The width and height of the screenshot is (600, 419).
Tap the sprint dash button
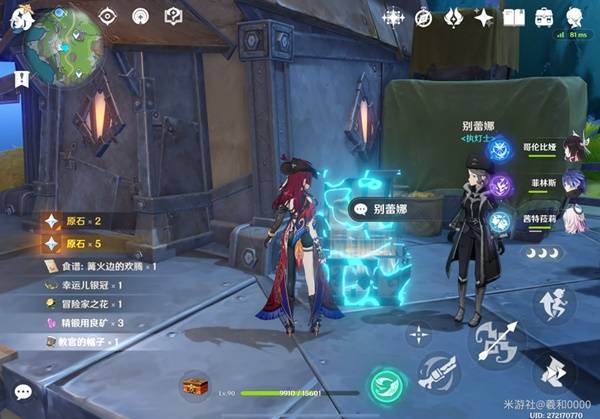(555, 372)
